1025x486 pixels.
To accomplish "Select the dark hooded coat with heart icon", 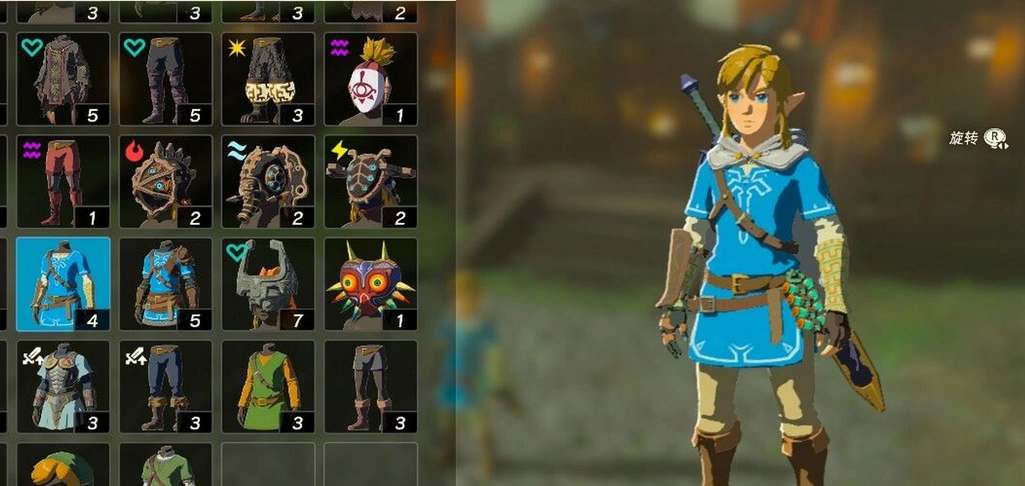I will click(63, 79).
